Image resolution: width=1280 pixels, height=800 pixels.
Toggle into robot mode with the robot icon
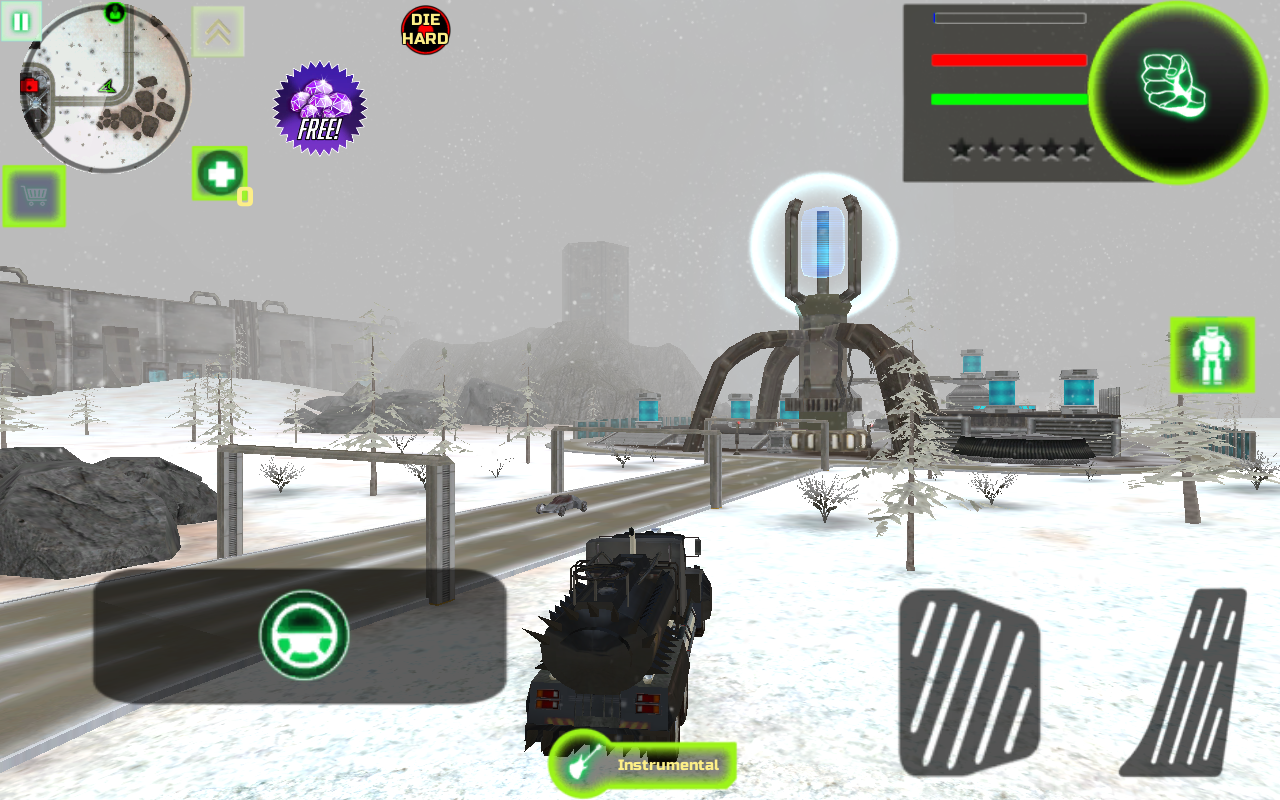[1210, 355]
